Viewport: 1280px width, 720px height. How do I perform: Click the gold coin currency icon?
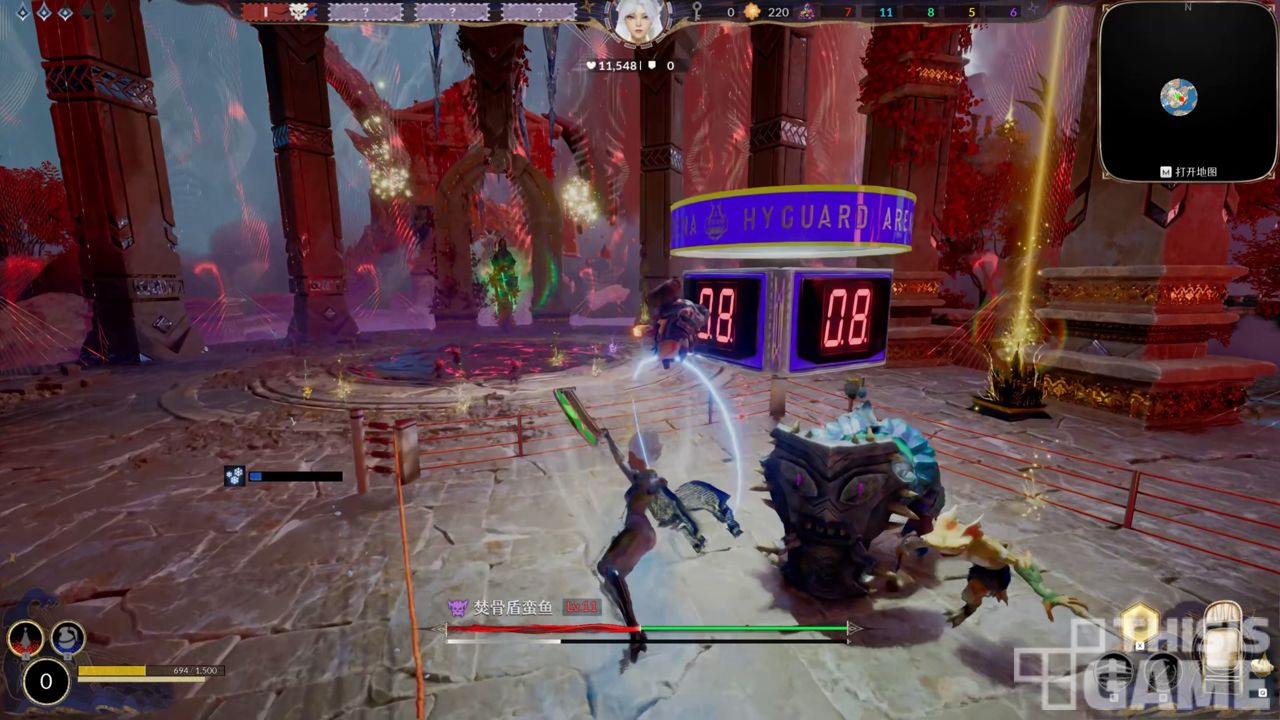pyautogui.click(x=752, y=12)
